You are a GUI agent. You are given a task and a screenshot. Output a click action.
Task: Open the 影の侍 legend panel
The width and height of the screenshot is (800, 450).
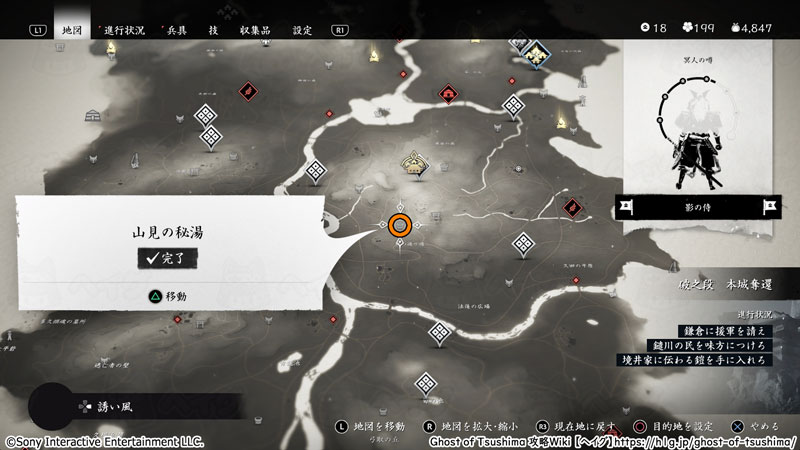point(699,207)
